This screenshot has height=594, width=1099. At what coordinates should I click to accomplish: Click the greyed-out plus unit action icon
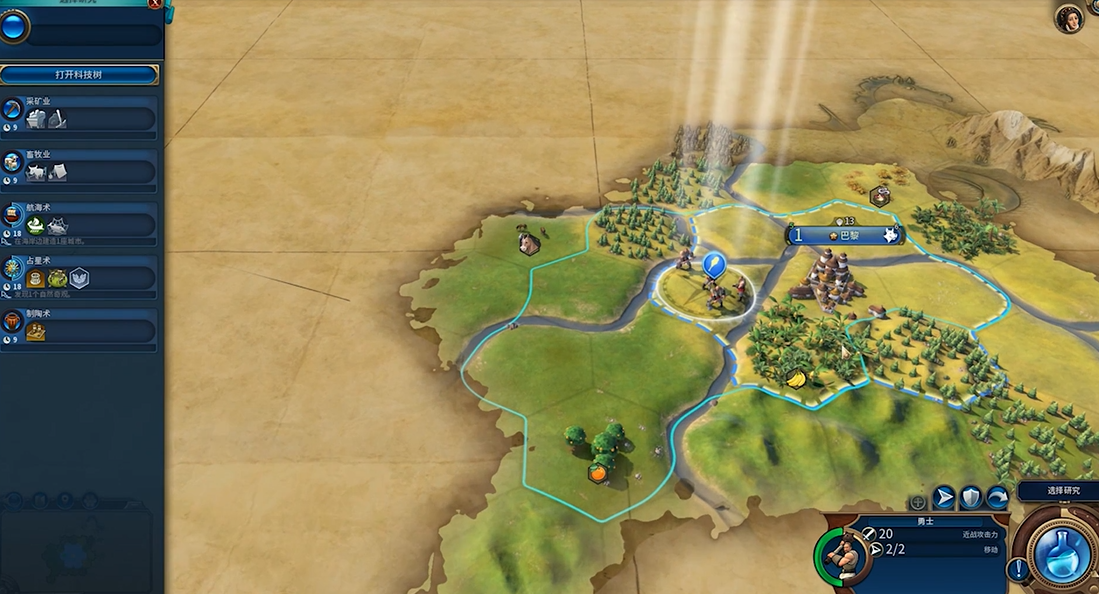click(x=917, y=501)
